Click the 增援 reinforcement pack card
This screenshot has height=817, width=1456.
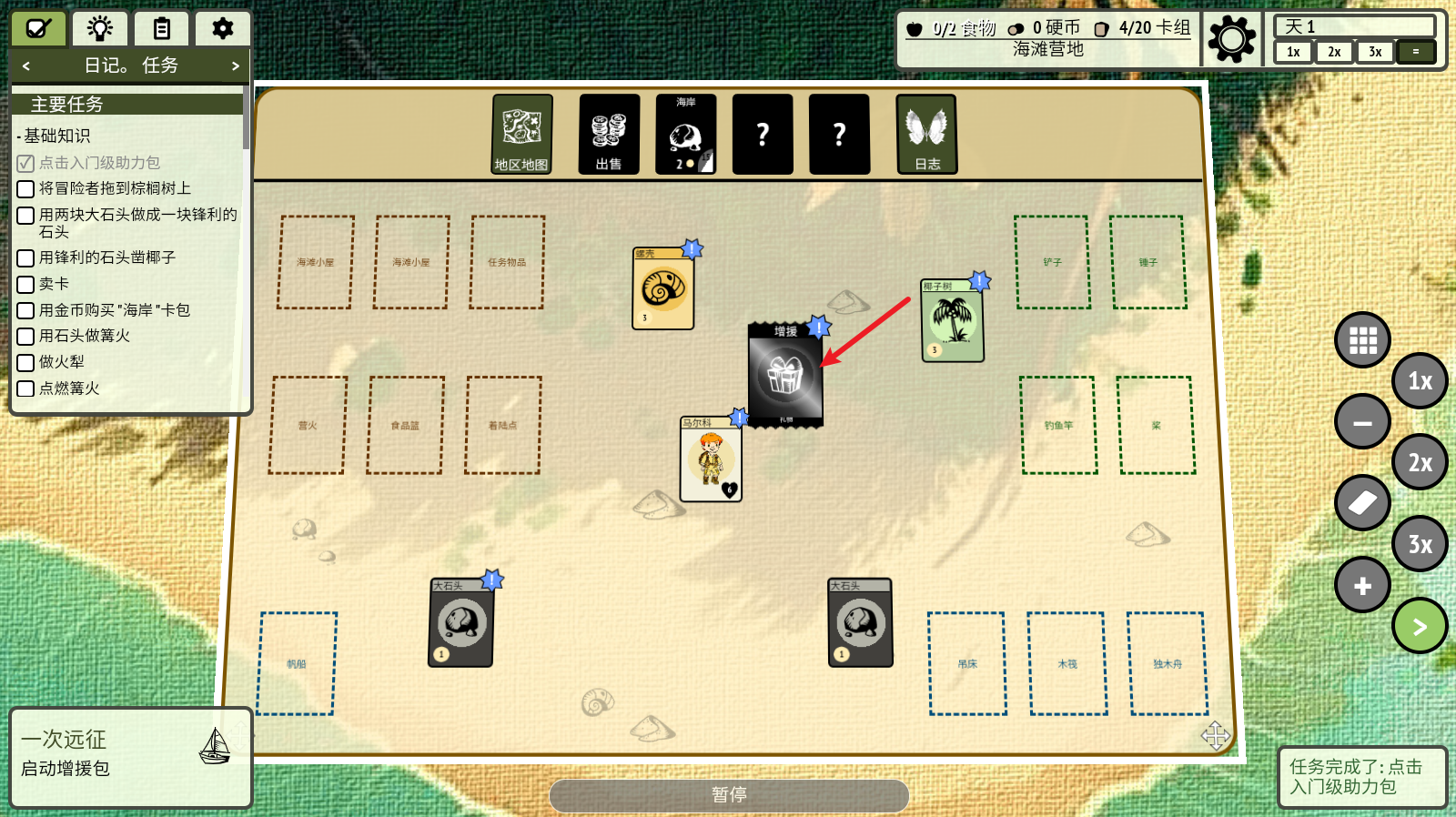tap(784, 375)
